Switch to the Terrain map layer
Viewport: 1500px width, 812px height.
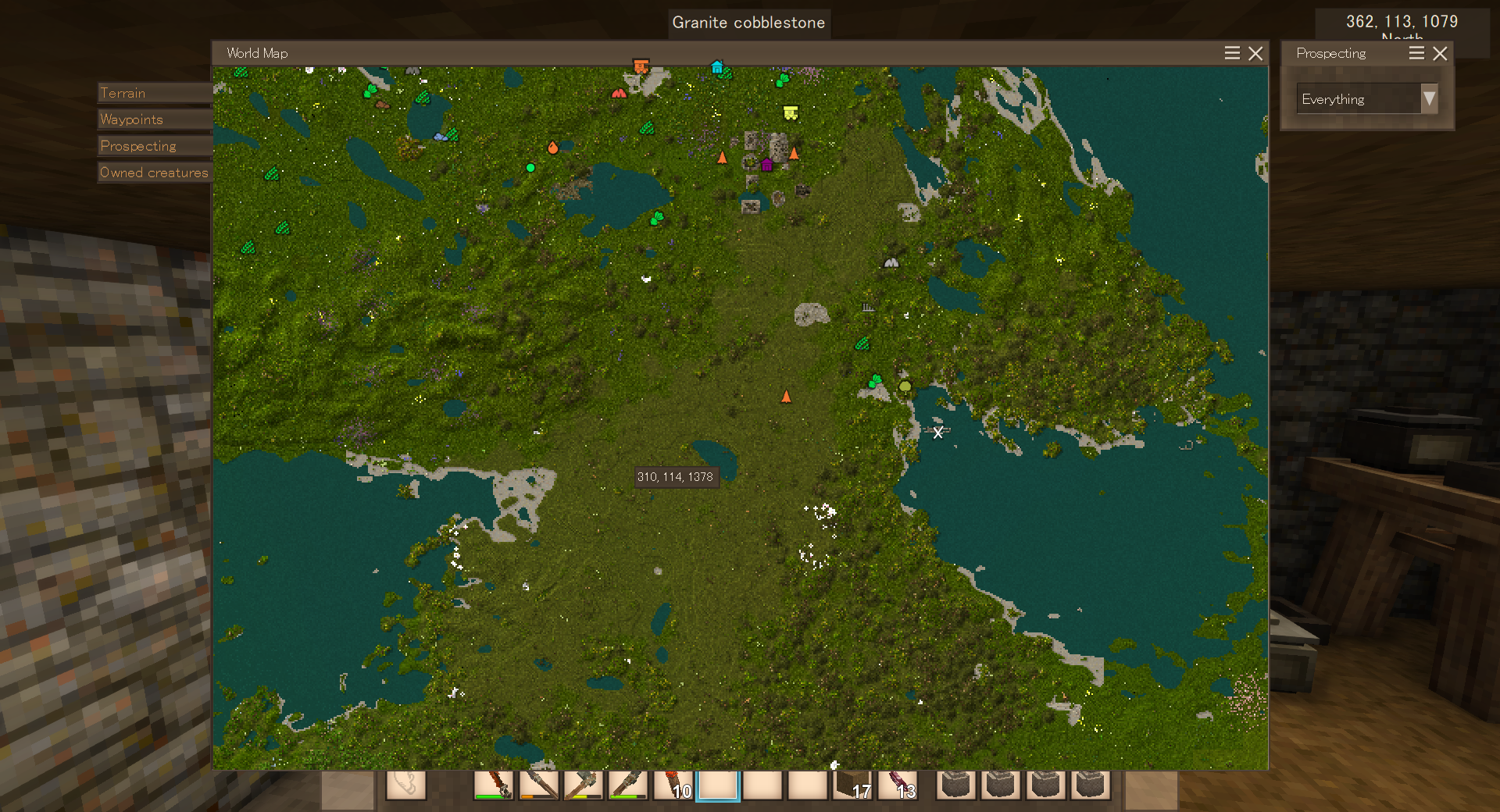pyautogui.click(x=155, y=93)
